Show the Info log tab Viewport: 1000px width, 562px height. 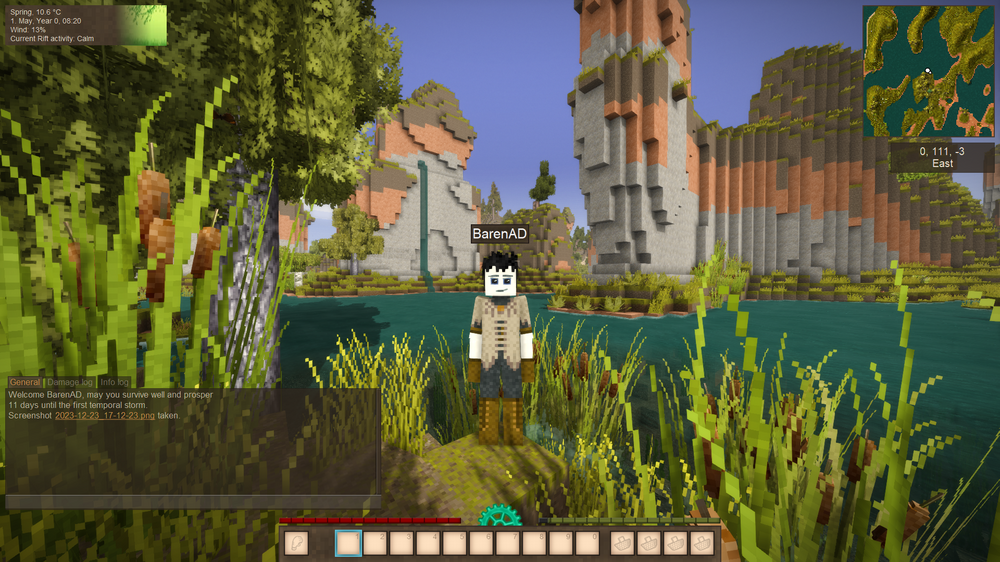point(114,382)
